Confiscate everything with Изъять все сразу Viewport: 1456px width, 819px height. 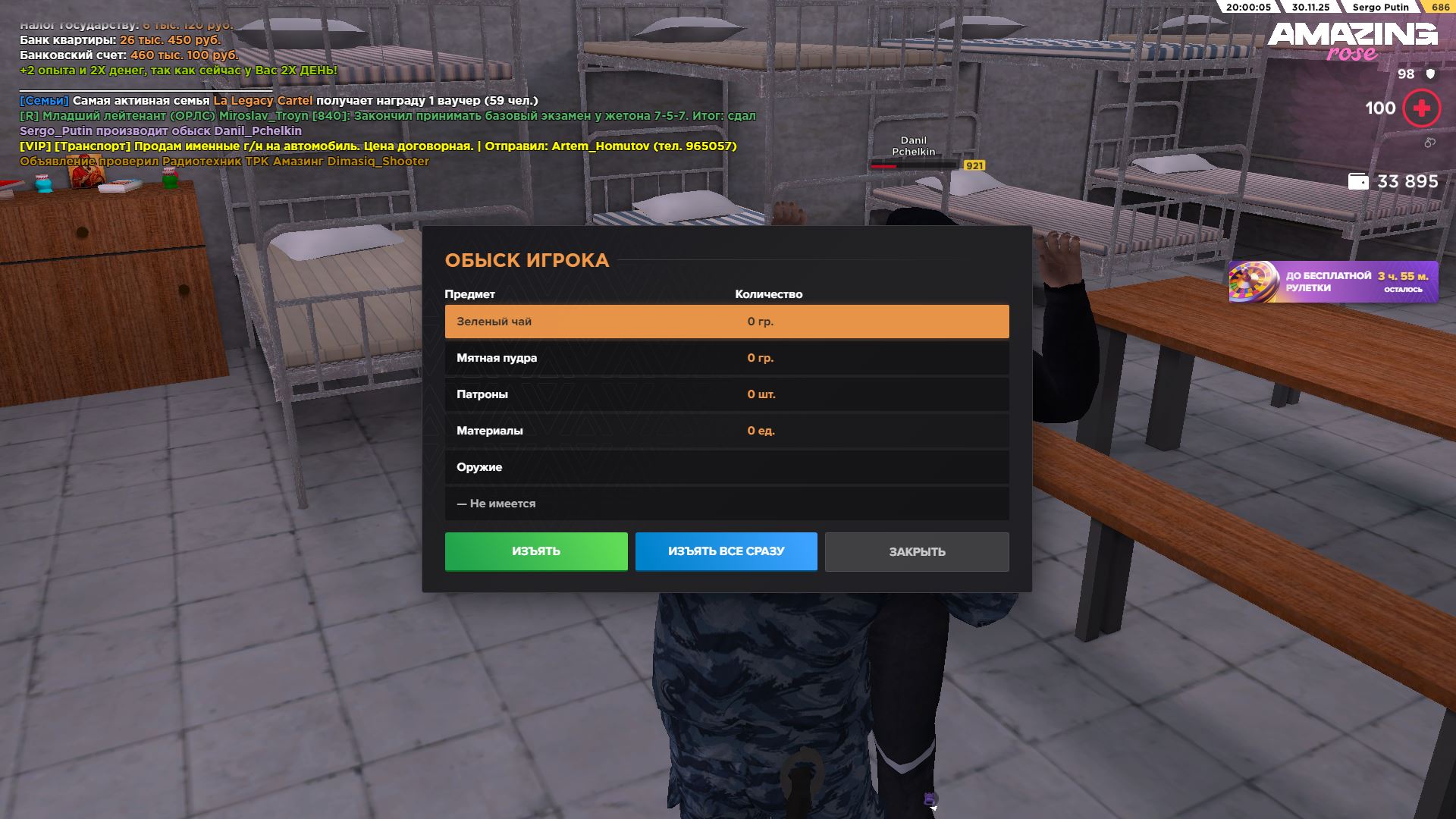coord(726,551)
